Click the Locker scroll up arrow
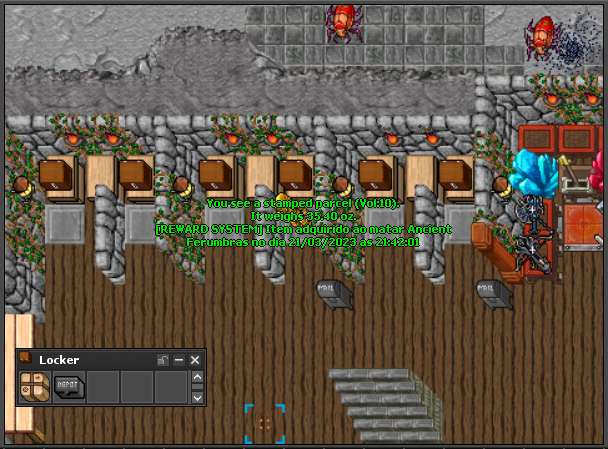 click(197, 378)
